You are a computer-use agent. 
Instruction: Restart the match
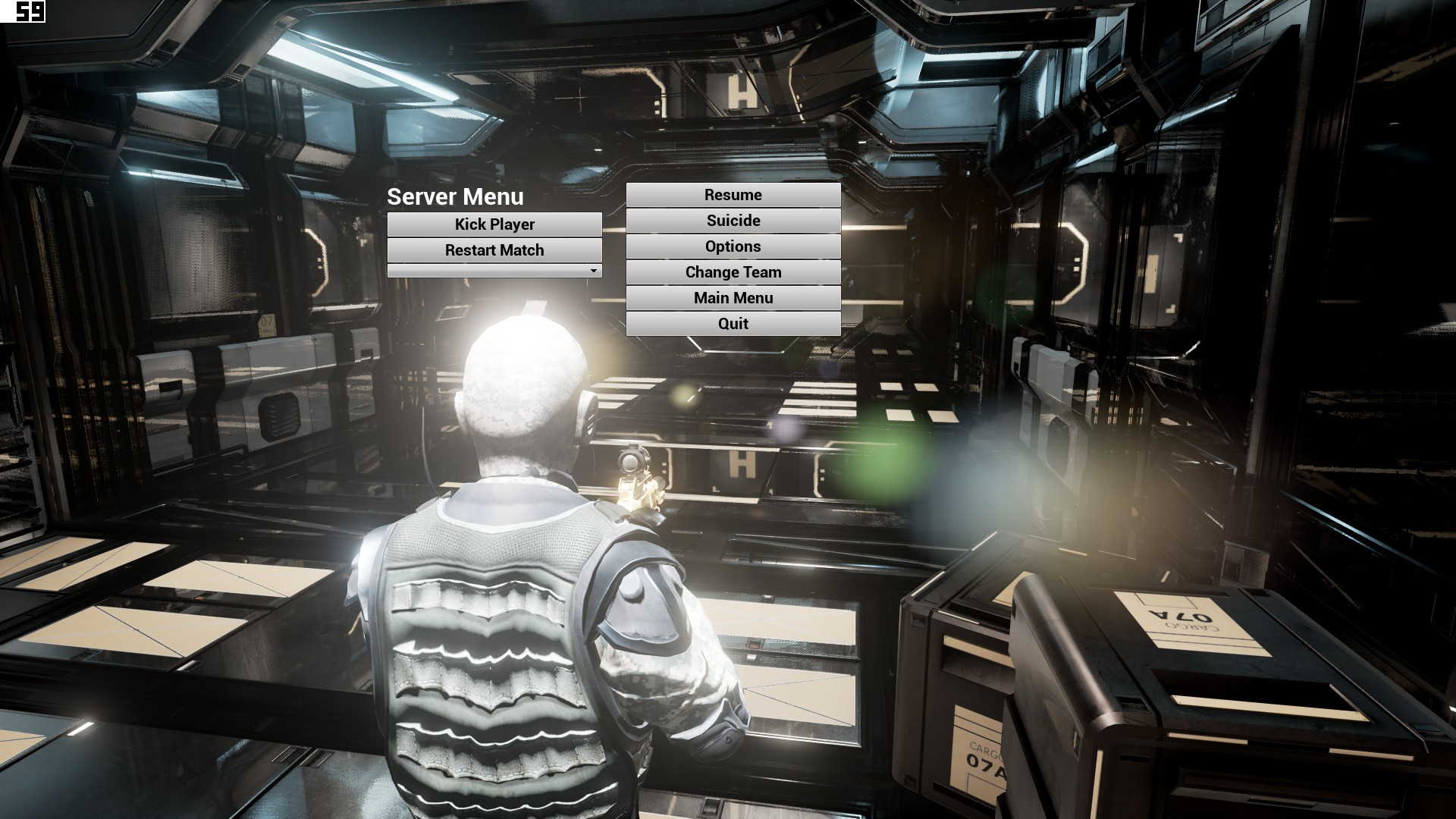[x=494, y=250]
